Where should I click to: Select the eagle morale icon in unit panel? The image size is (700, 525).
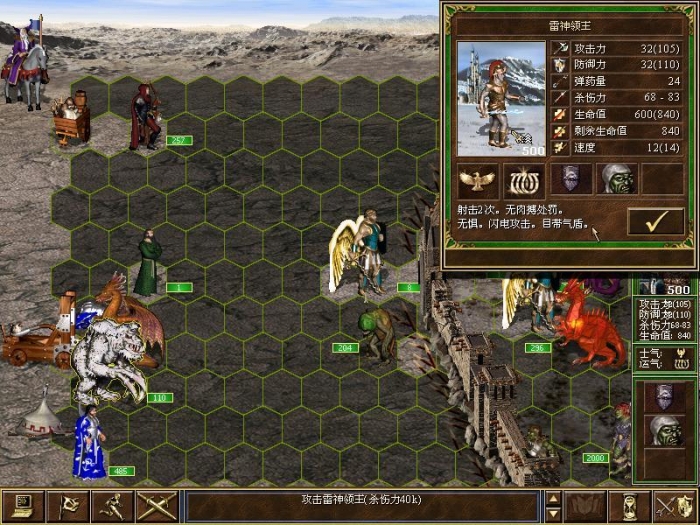pos(478,179)
